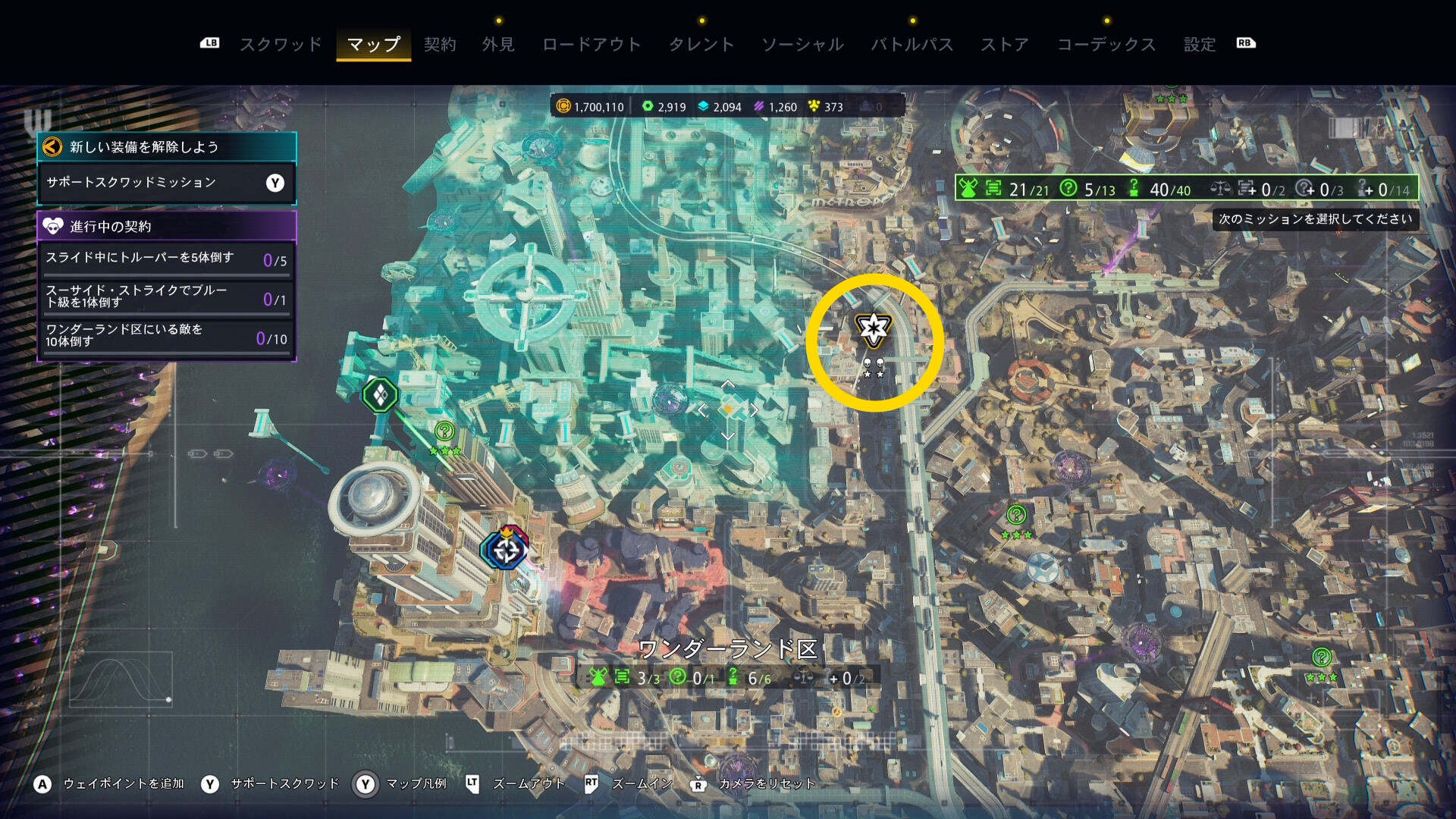Select the サポートスクワッドミッション entry

(166, 183)
